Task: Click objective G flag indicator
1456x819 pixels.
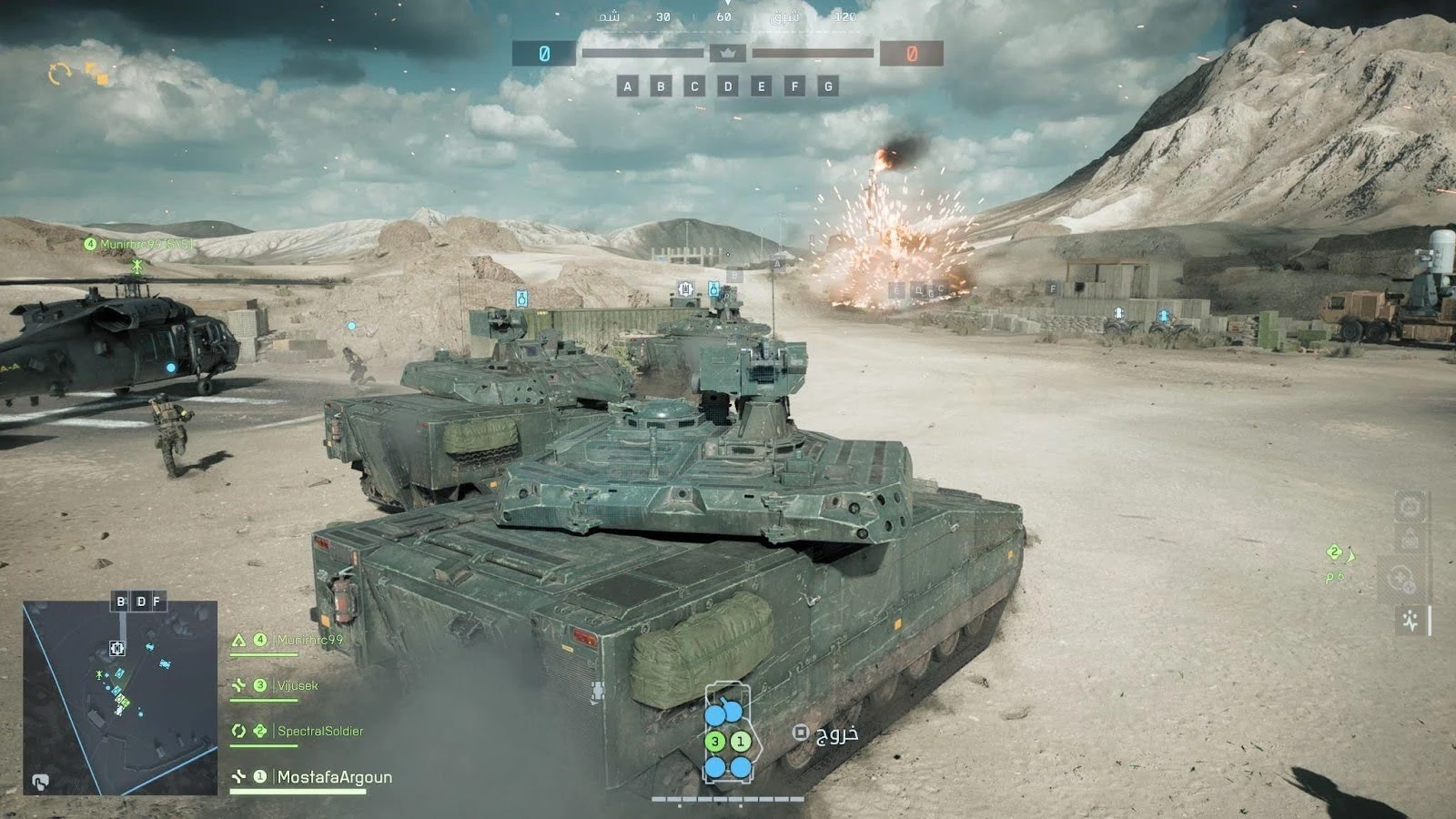Action: [828, 86]
